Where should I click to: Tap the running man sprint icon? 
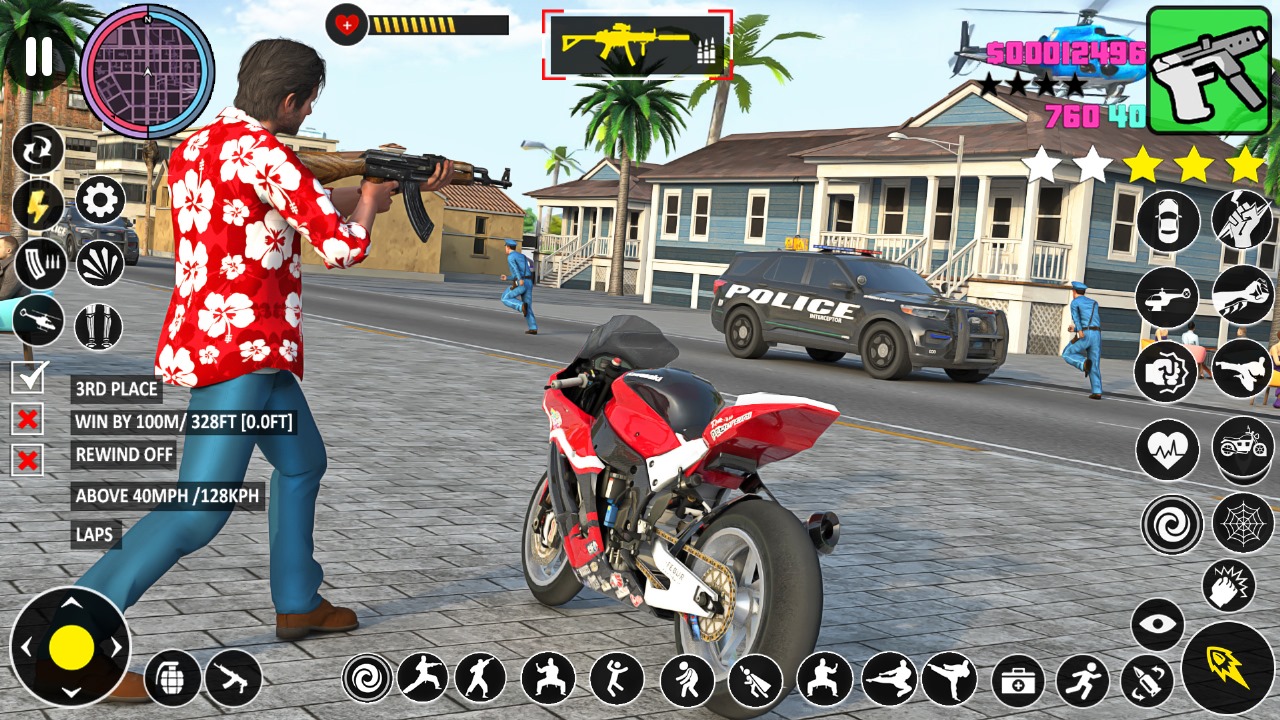(x=1082, y=681)
